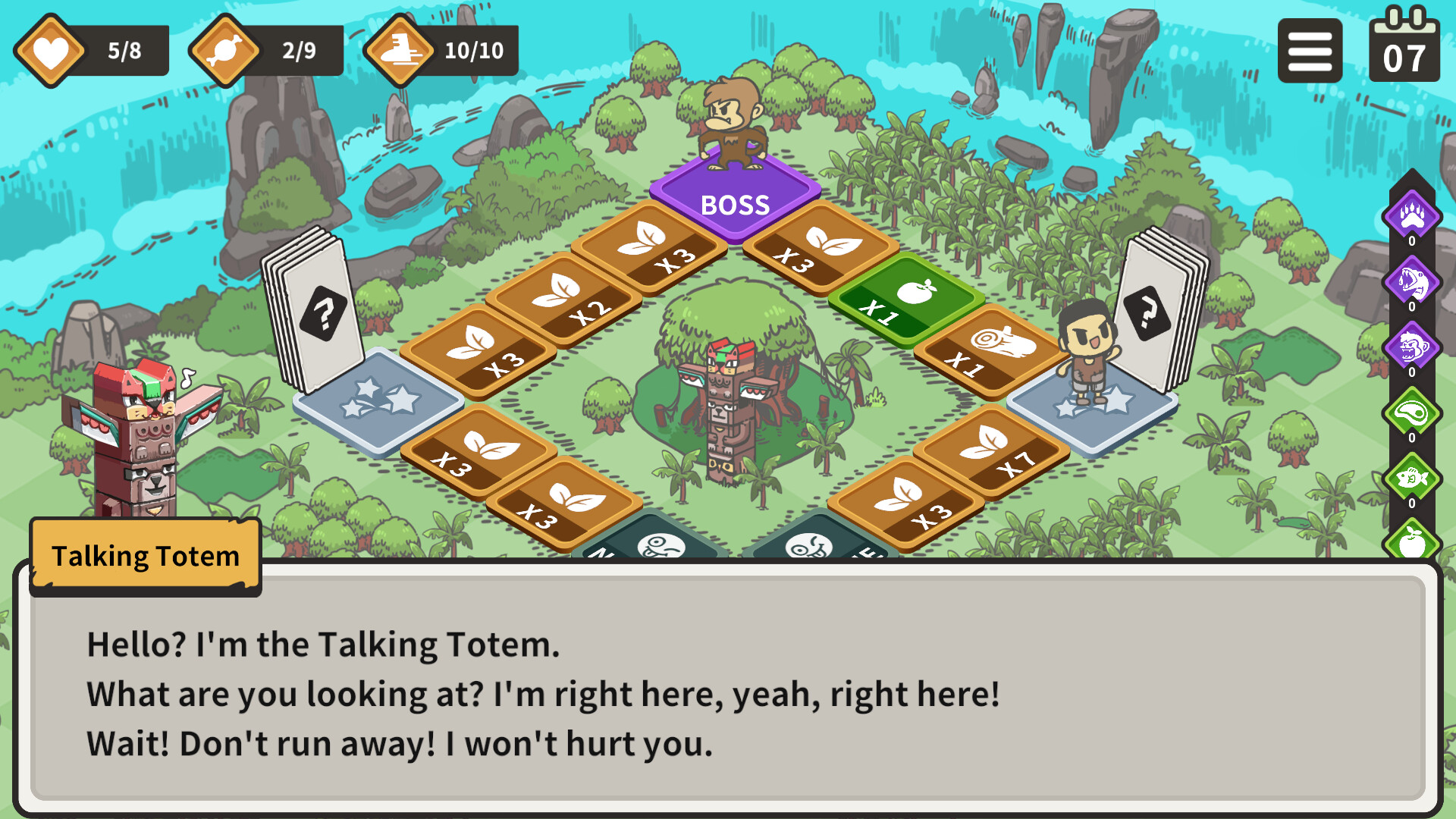1456x819 pixels.
Task: Open the hamburger menu in top right
Action: click(x=1310, y=49)
